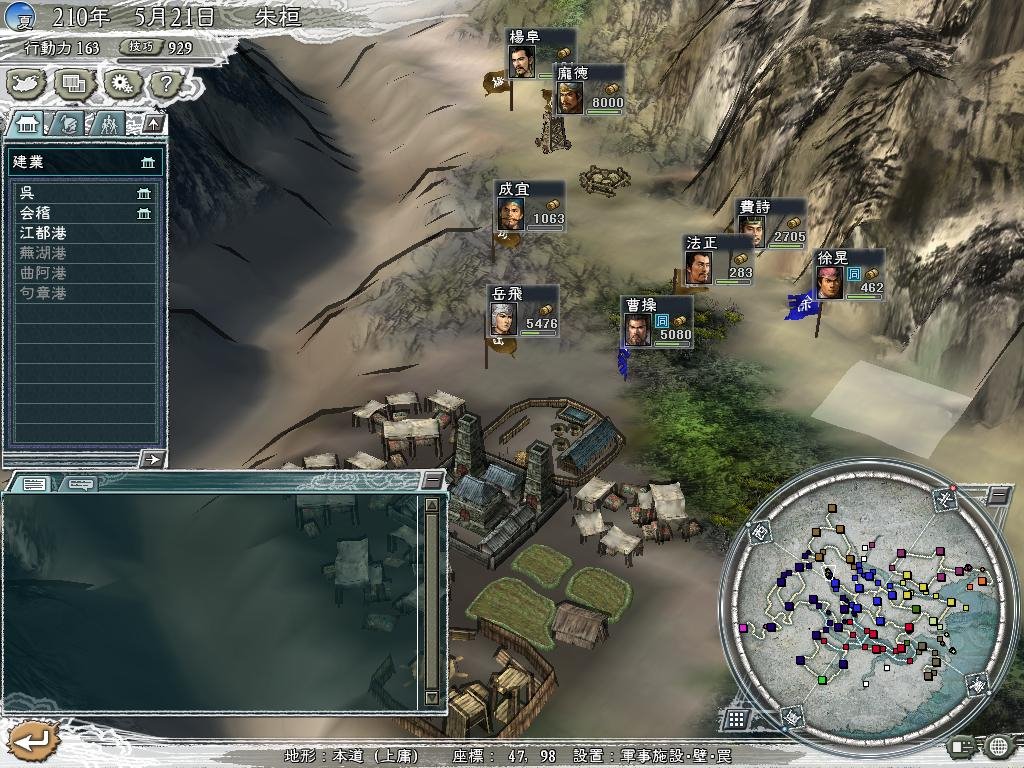Switch to the speech bubble message tab
This screenshot has width=1024, height=768.
pos(82,484)
